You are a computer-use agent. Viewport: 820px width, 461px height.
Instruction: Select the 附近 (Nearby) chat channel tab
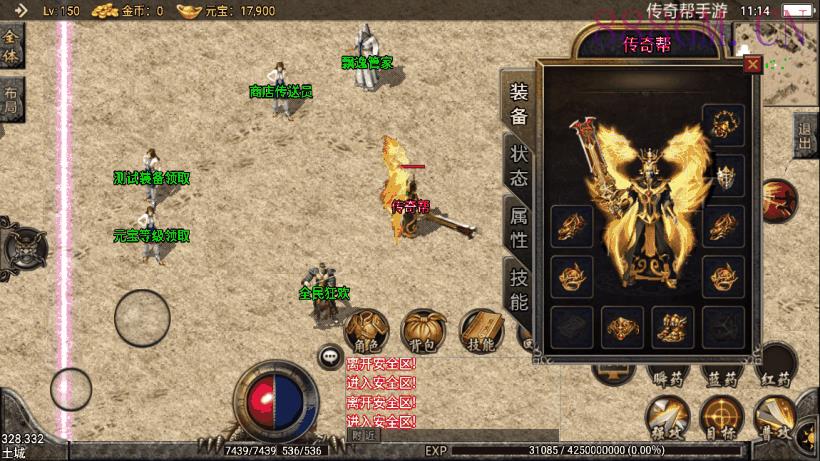[x=364, y=435]
